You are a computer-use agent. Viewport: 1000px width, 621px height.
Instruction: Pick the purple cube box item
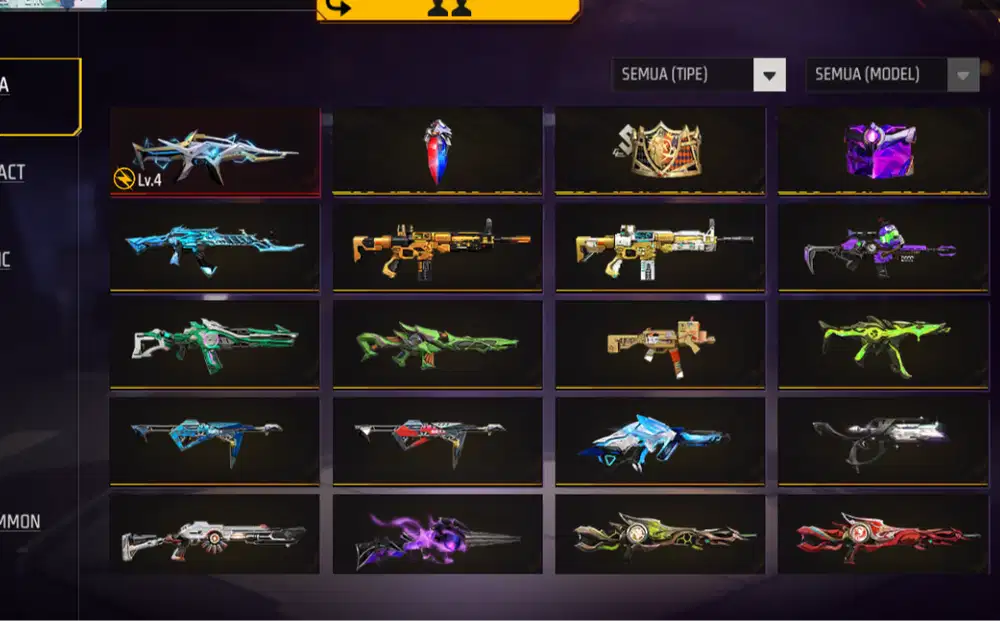882,151
